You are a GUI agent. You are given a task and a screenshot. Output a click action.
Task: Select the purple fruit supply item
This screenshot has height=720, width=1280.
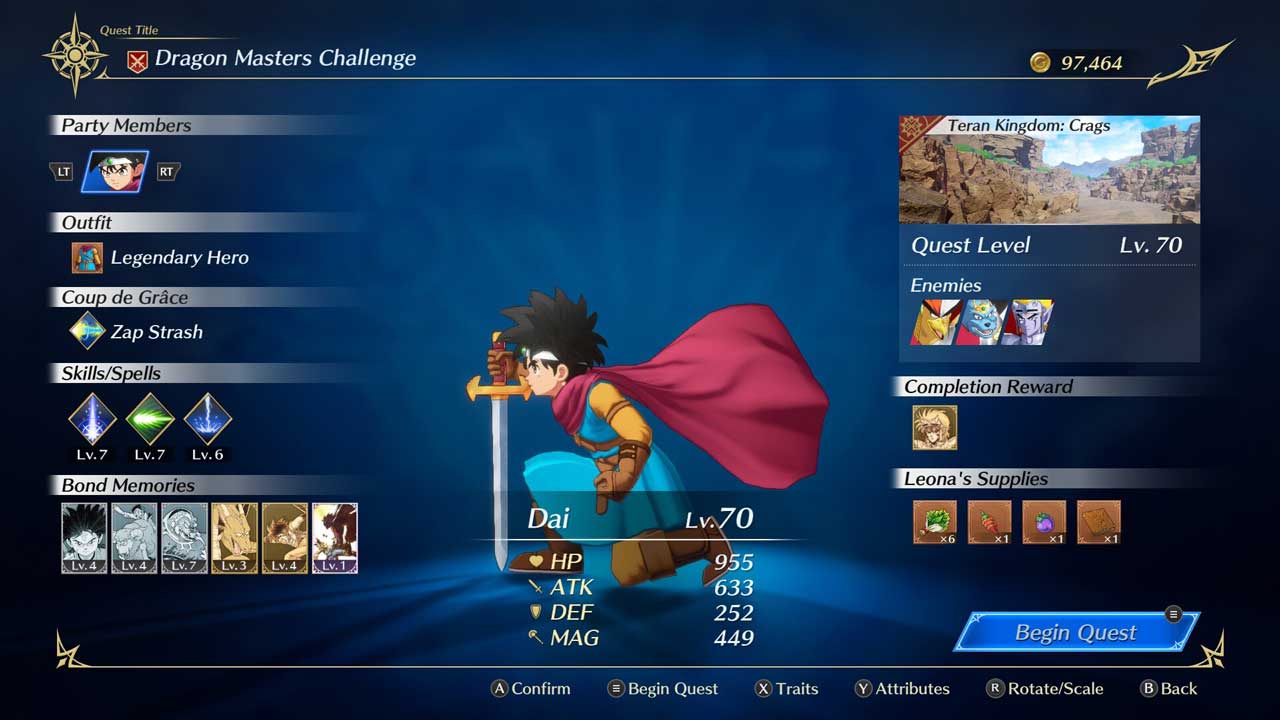(x=1044, y=522)
